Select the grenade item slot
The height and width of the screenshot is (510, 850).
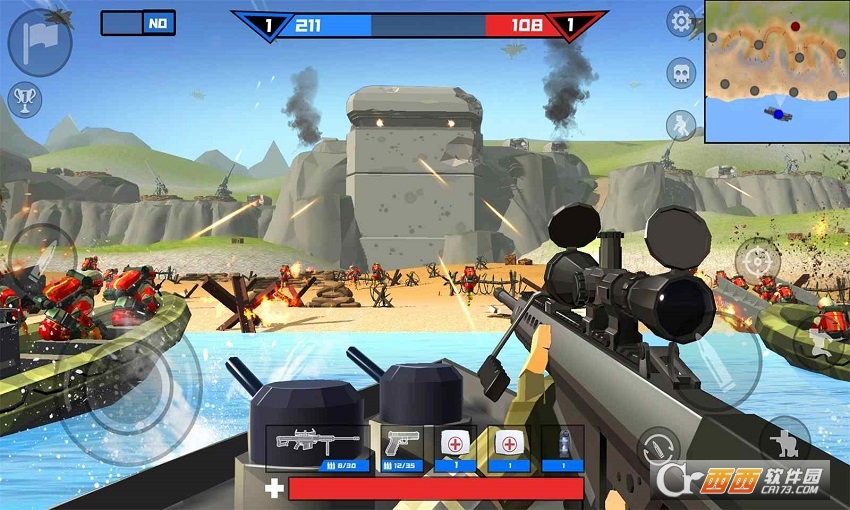click(x=562, y=447)
